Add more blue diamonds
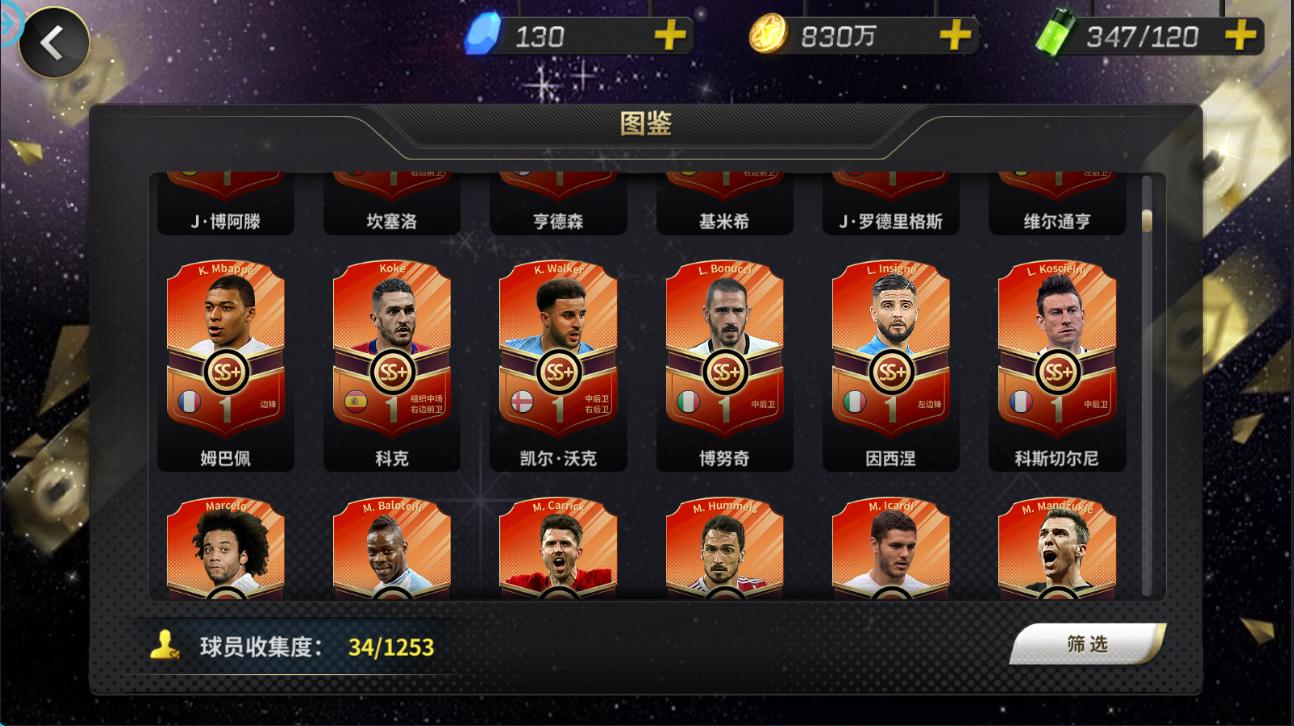 670,37
